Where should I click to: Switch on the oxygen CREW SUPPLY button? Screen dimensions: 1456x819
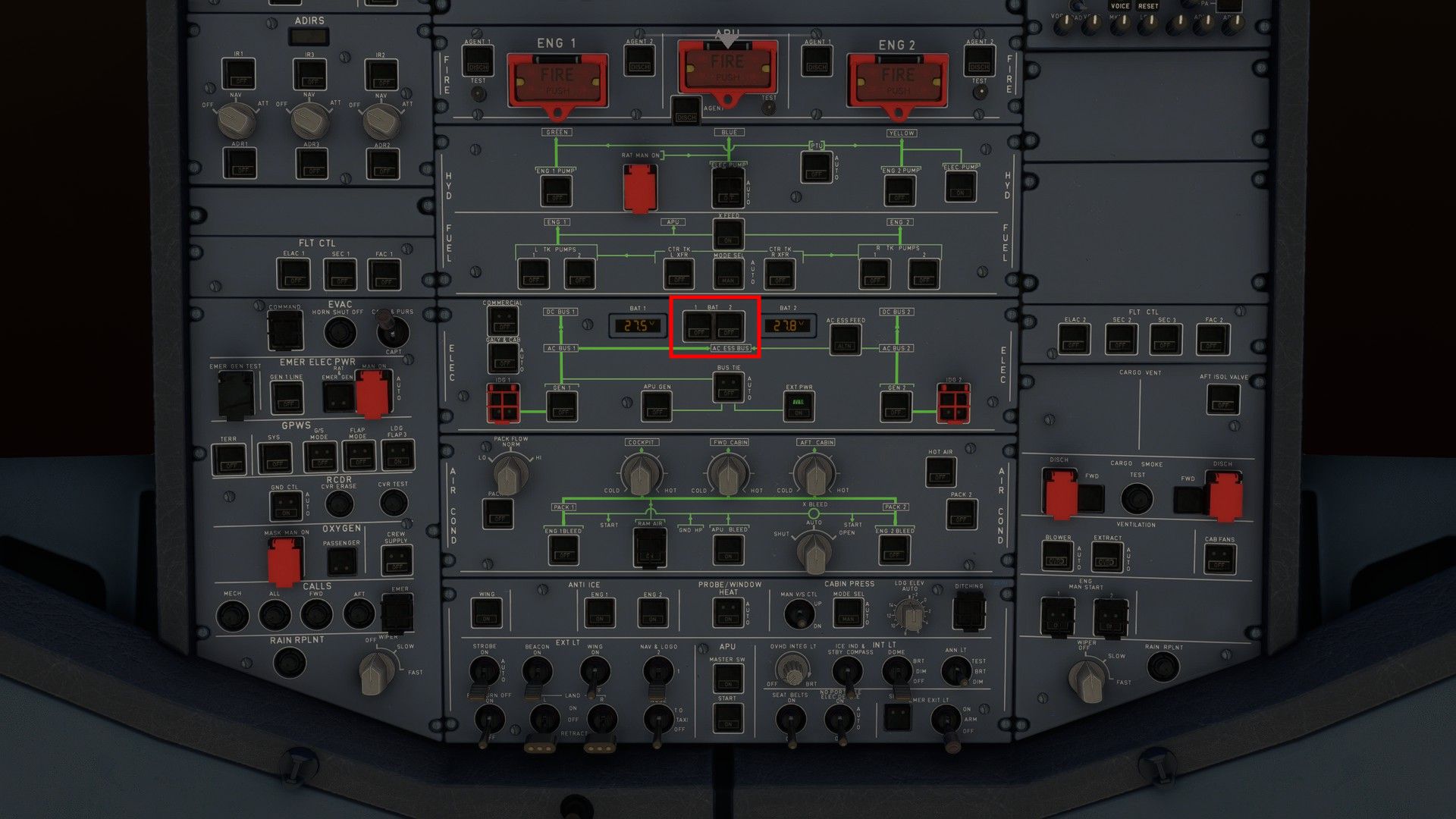point(397,560)
